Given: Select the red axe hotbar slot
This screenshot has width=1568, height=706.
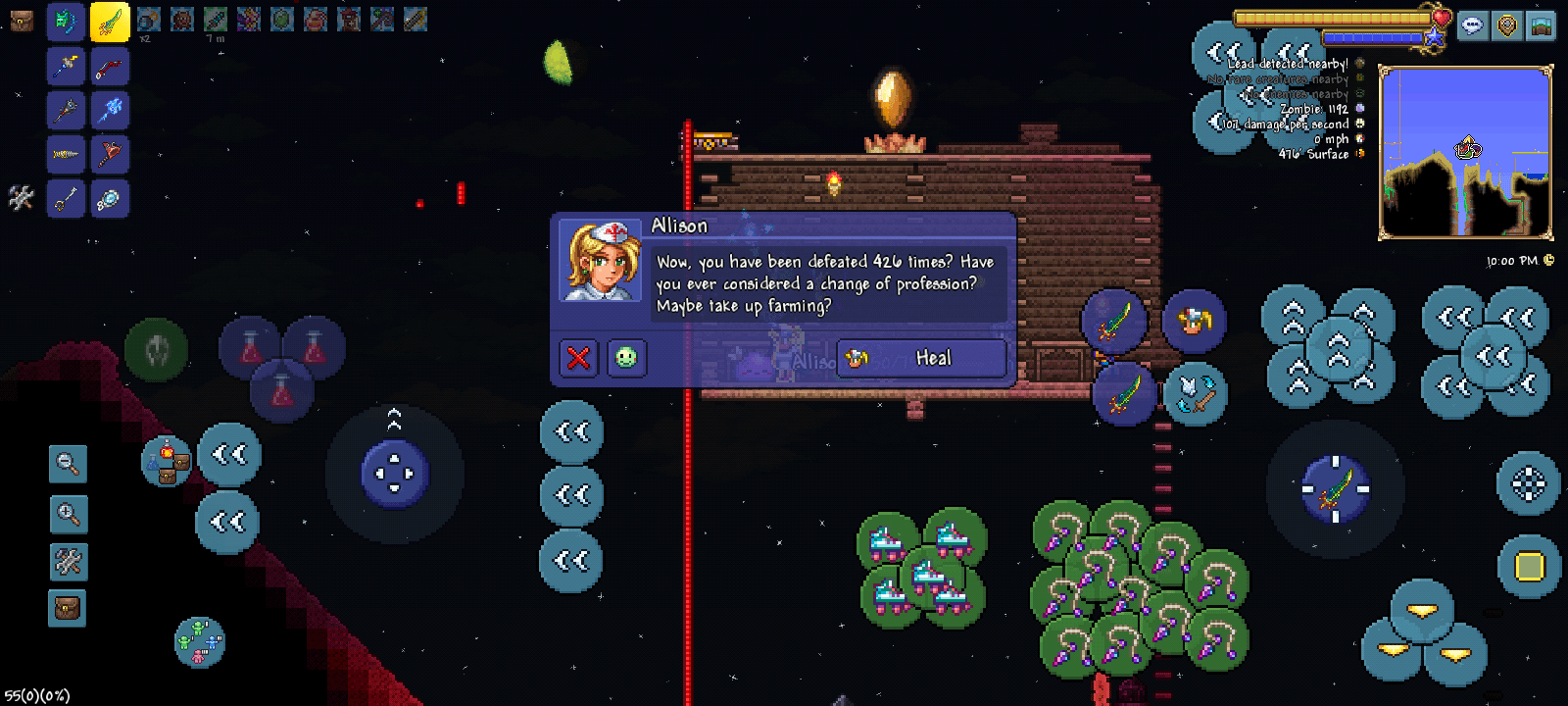Looking at the screenshot, I should tap(110, 154).
